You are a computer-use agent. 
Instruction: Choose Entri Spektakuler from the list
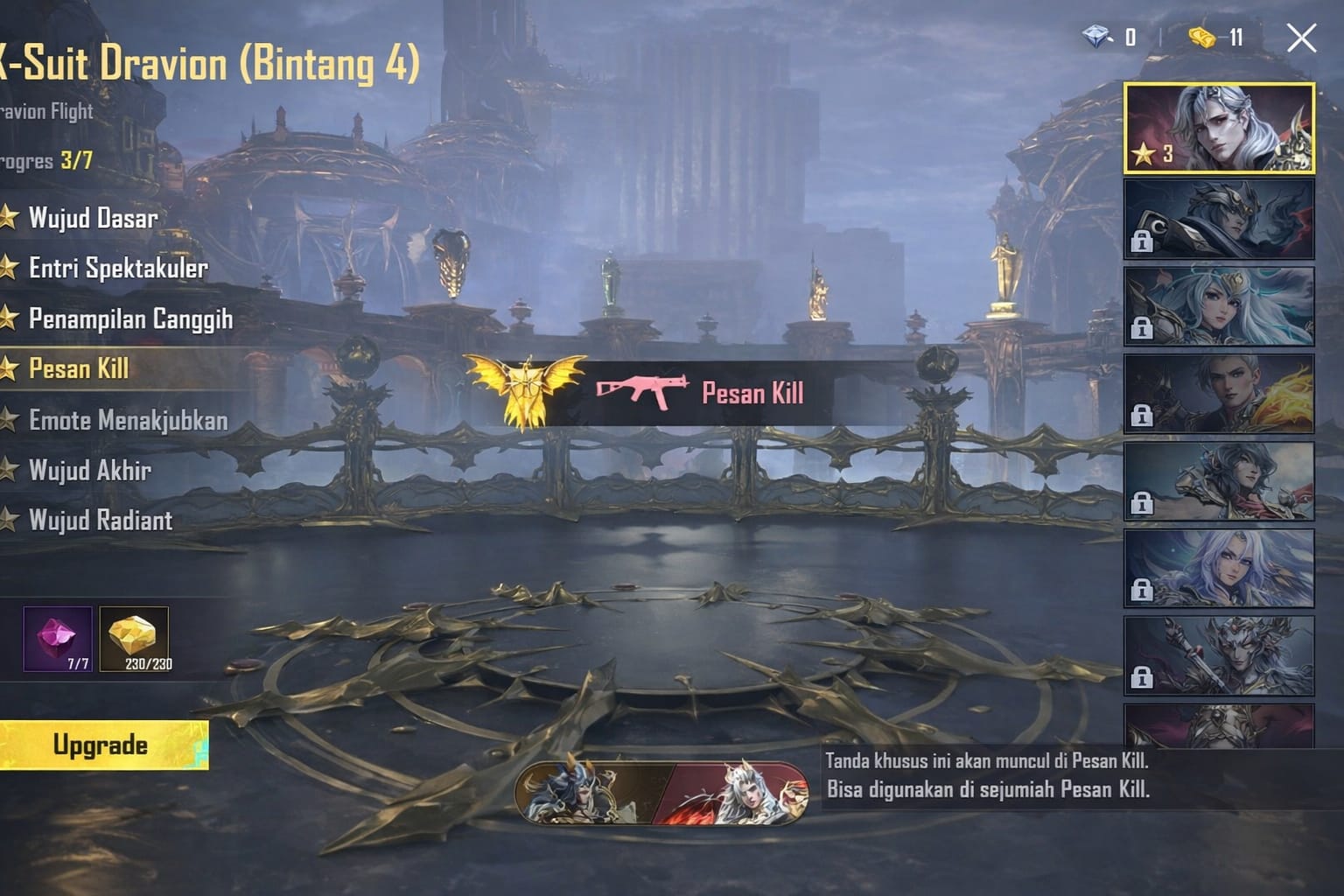tap(117, 268)
